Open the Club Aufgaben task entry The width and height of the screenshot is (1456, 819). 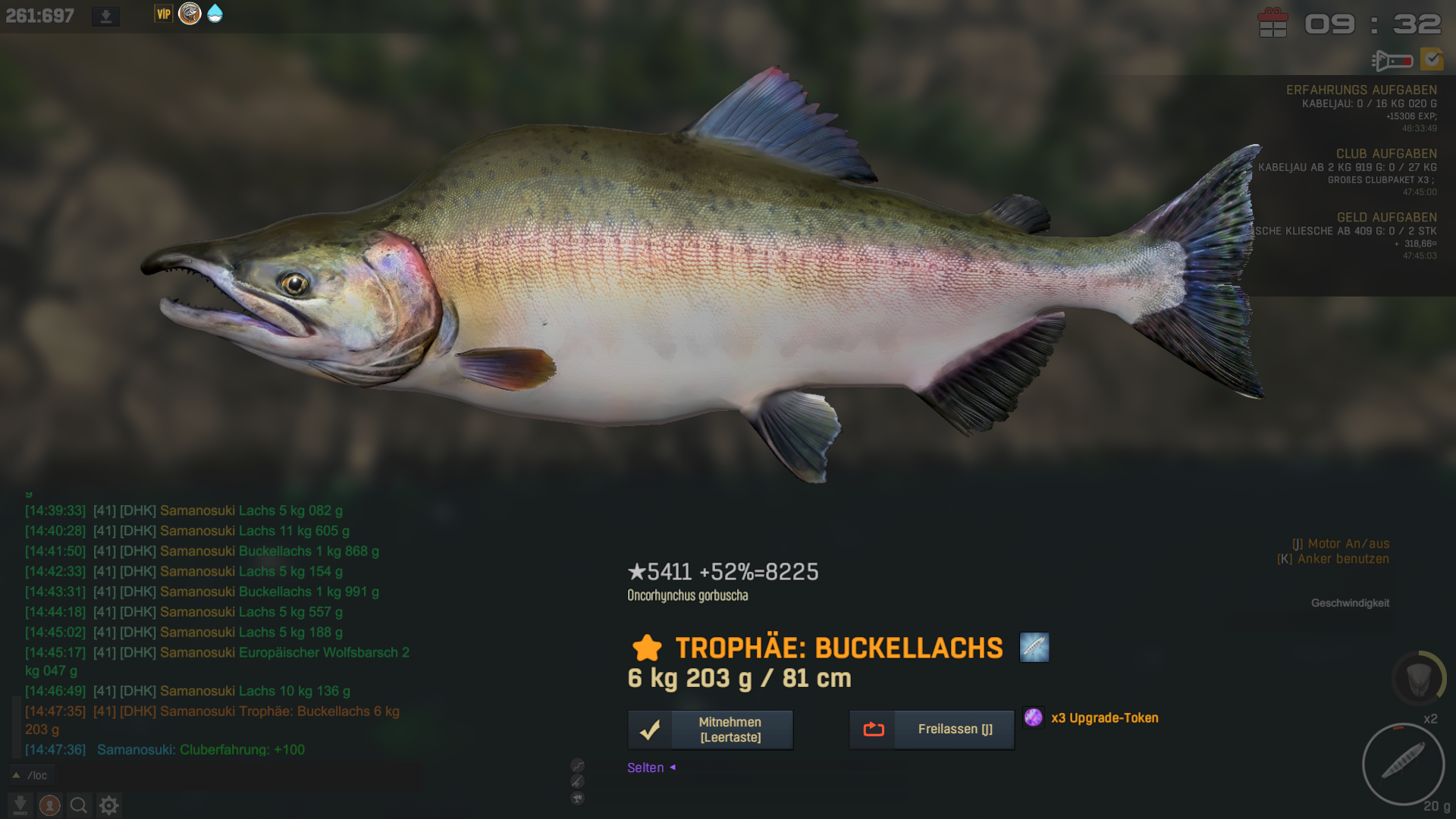(1385, 153)
